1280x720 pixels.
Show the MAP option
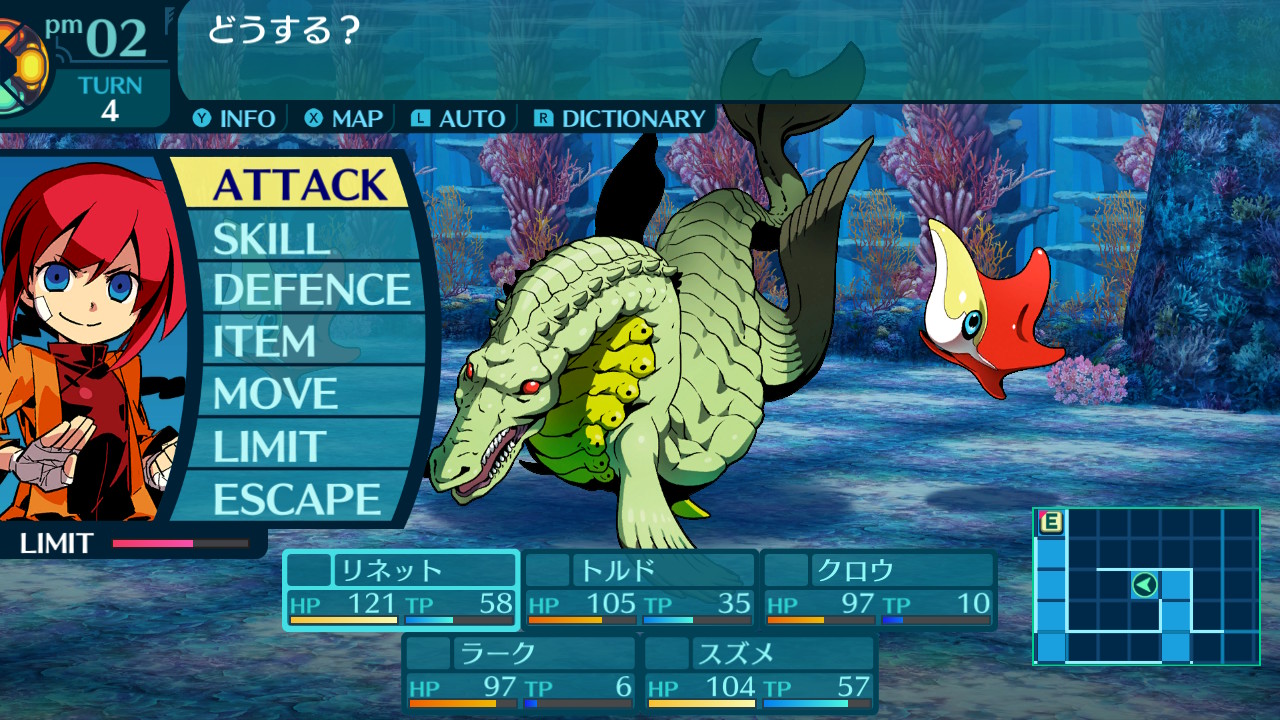click(345, 118)
